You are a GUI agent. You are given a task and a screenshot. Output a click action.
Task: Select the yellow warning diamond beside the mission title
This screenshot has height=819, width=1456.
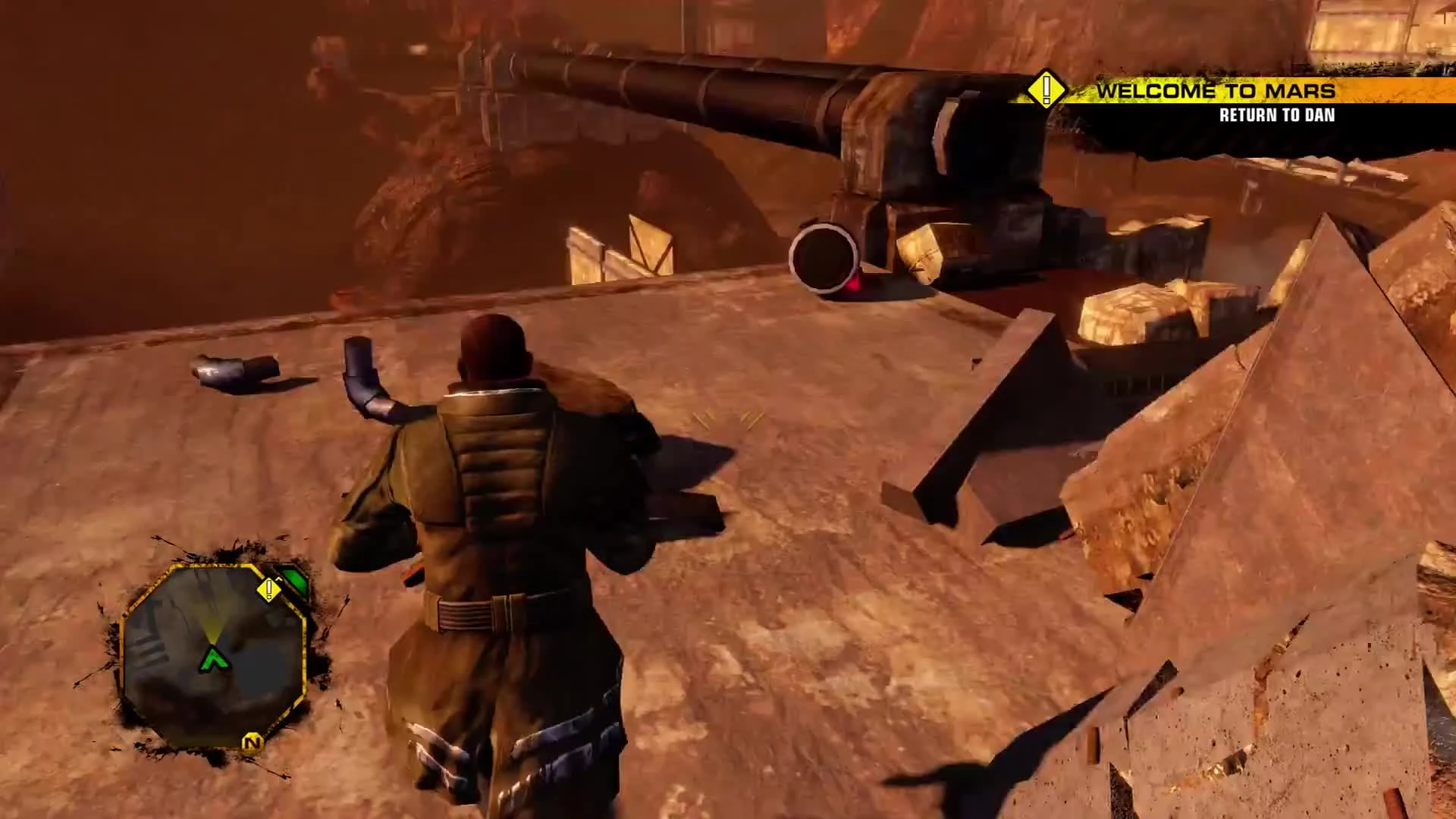click(1047, 91)
